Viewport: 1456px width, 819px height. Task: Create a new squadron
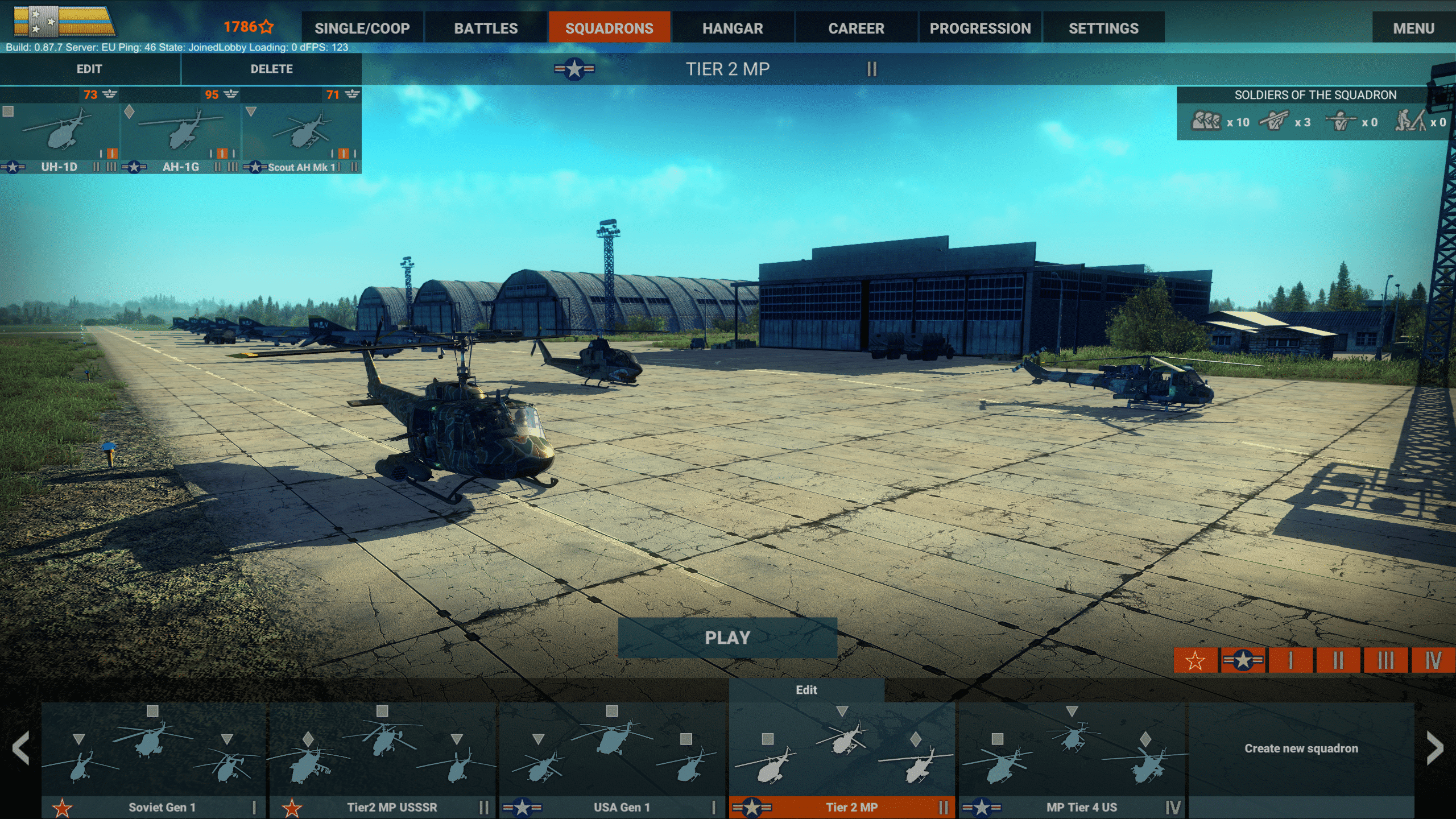pyautogui.click(x=1301, y=748)
